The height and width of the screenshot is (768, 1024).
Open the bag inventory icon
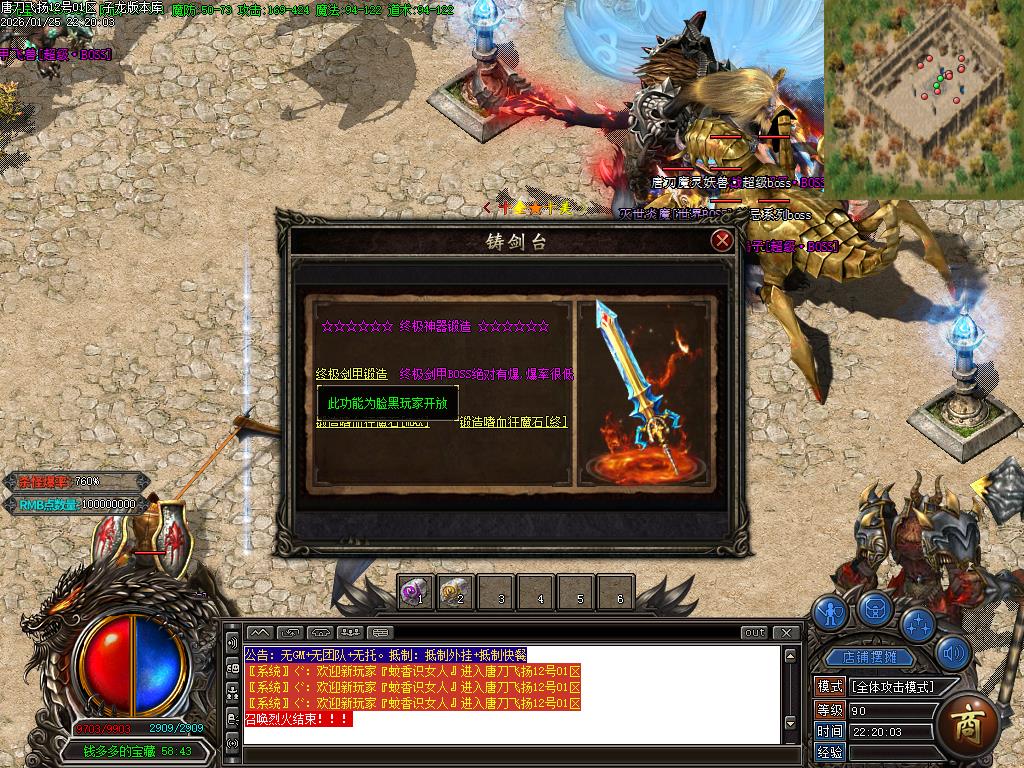(875, 608)
